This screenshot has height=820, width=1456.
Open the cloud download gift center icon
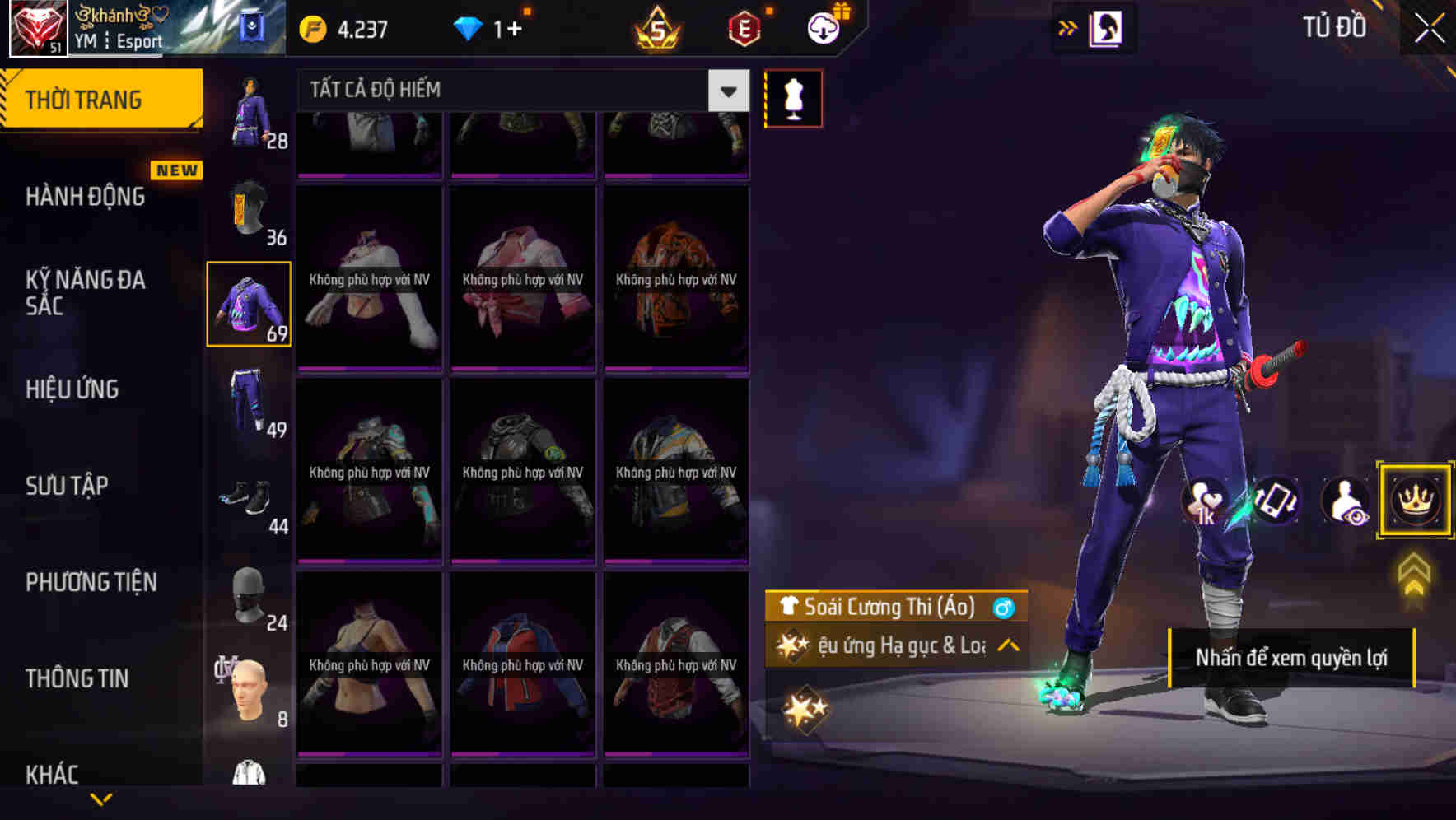point(821,26)
